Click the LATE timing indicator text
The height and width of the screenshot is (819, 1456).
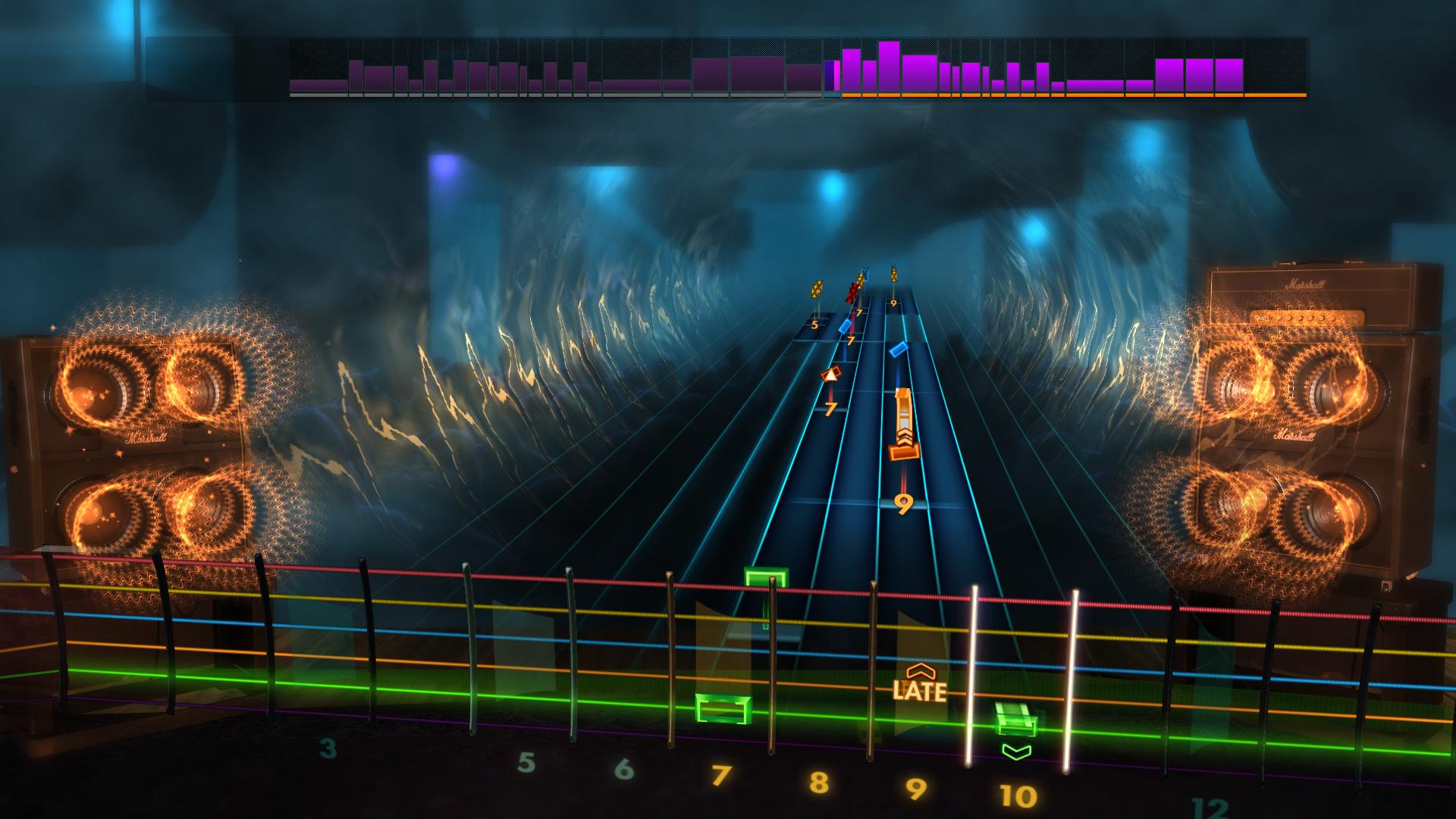click(x=919, y=692)
